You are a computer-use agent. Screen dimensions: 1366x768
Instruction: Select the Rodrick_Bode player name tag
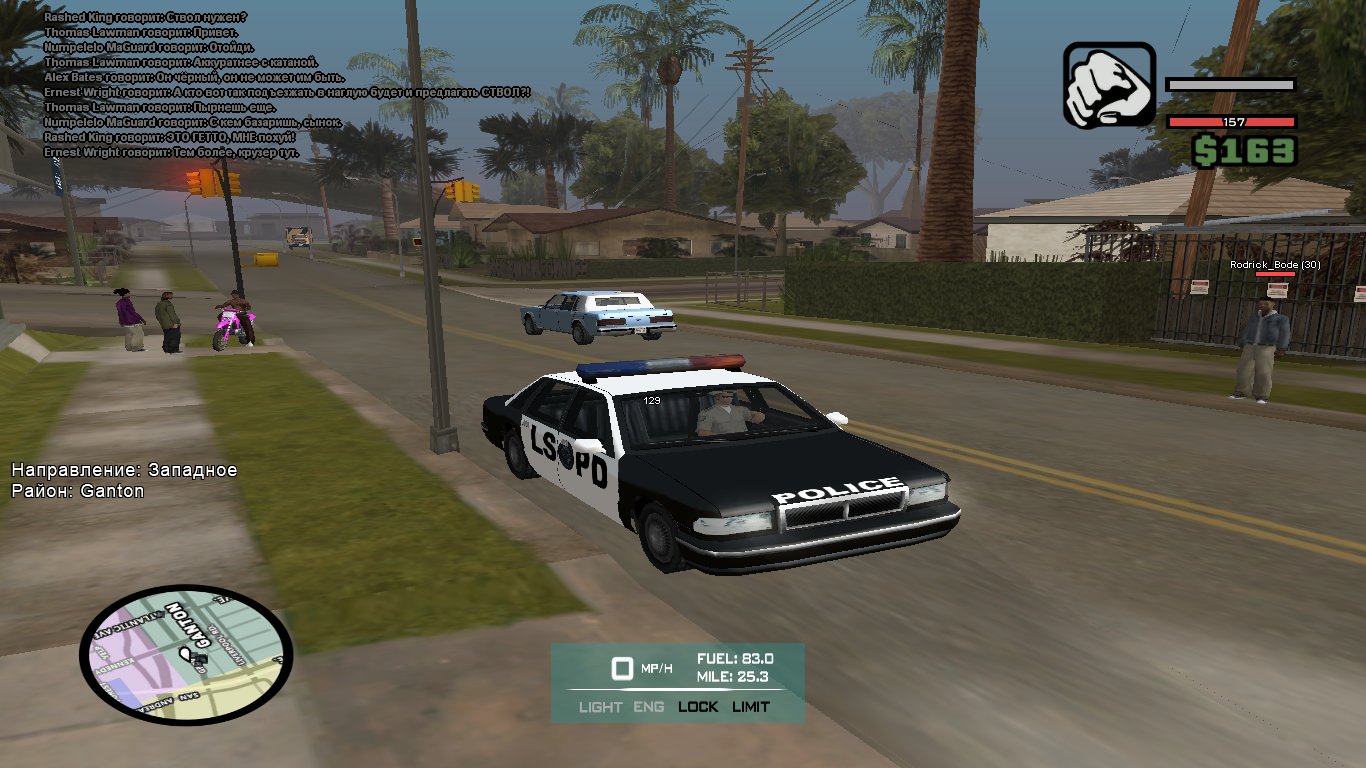click(x=1275, y=265)
